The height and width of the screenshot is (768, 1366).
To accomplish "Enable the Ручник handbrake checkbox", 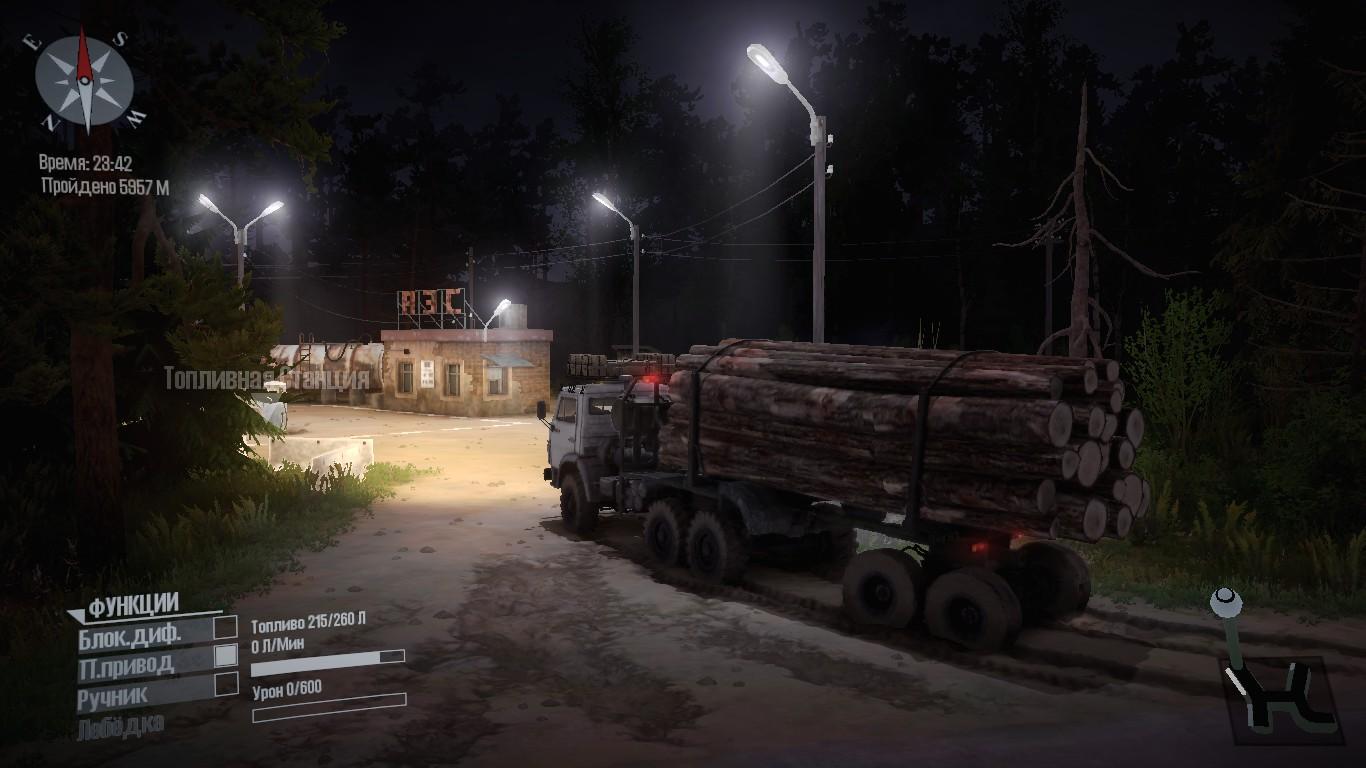I will tap(227, 684).
